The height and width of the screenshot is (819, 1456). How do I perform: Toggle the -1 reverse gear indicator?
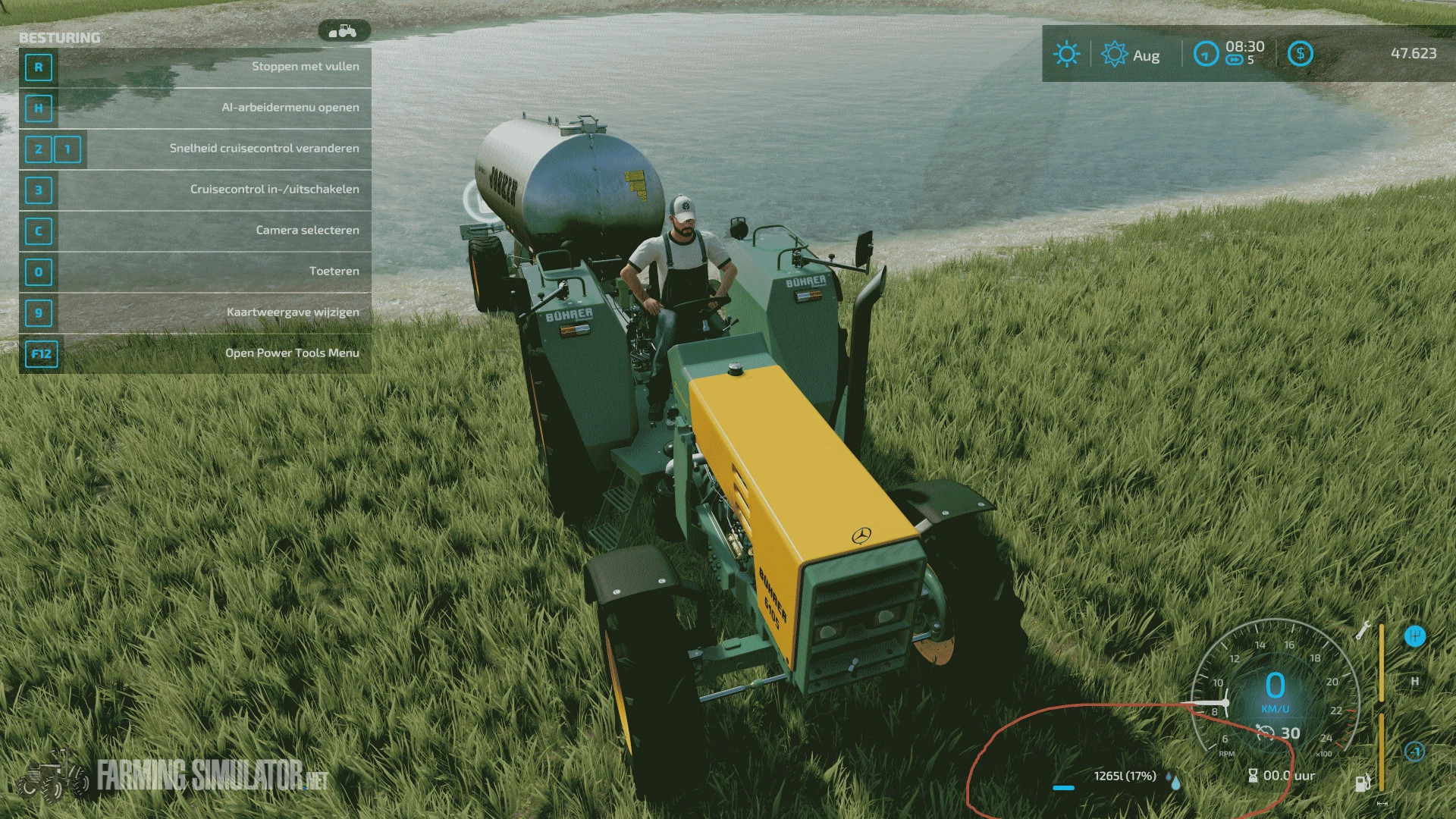point(1415,751)
